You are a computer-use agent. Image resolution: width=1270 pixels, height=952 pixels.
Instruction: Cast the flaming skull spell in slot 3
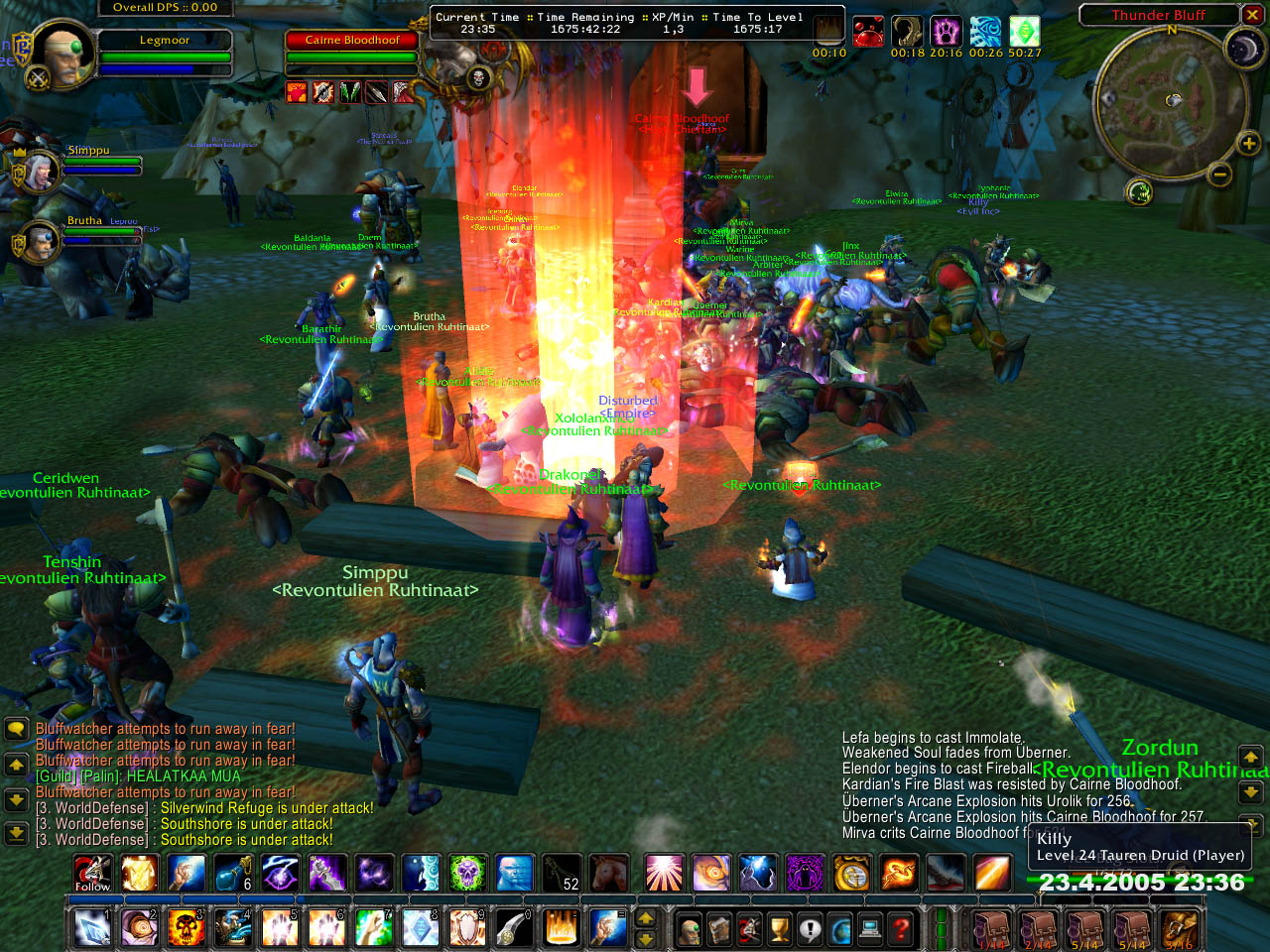(x=186, y=928)
